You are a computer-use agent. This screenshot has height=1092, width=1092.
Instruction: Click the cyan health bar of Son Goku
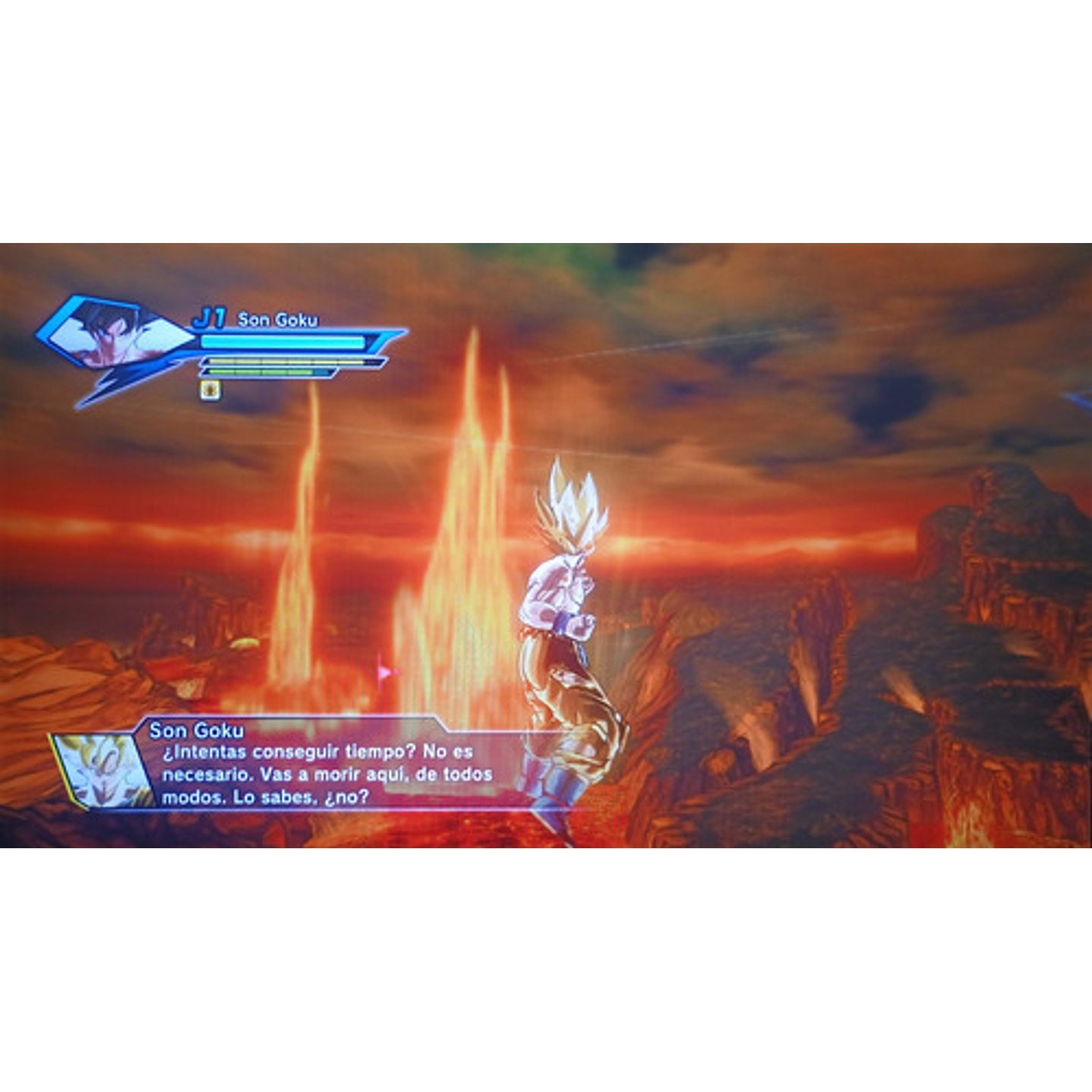(281, 342)
